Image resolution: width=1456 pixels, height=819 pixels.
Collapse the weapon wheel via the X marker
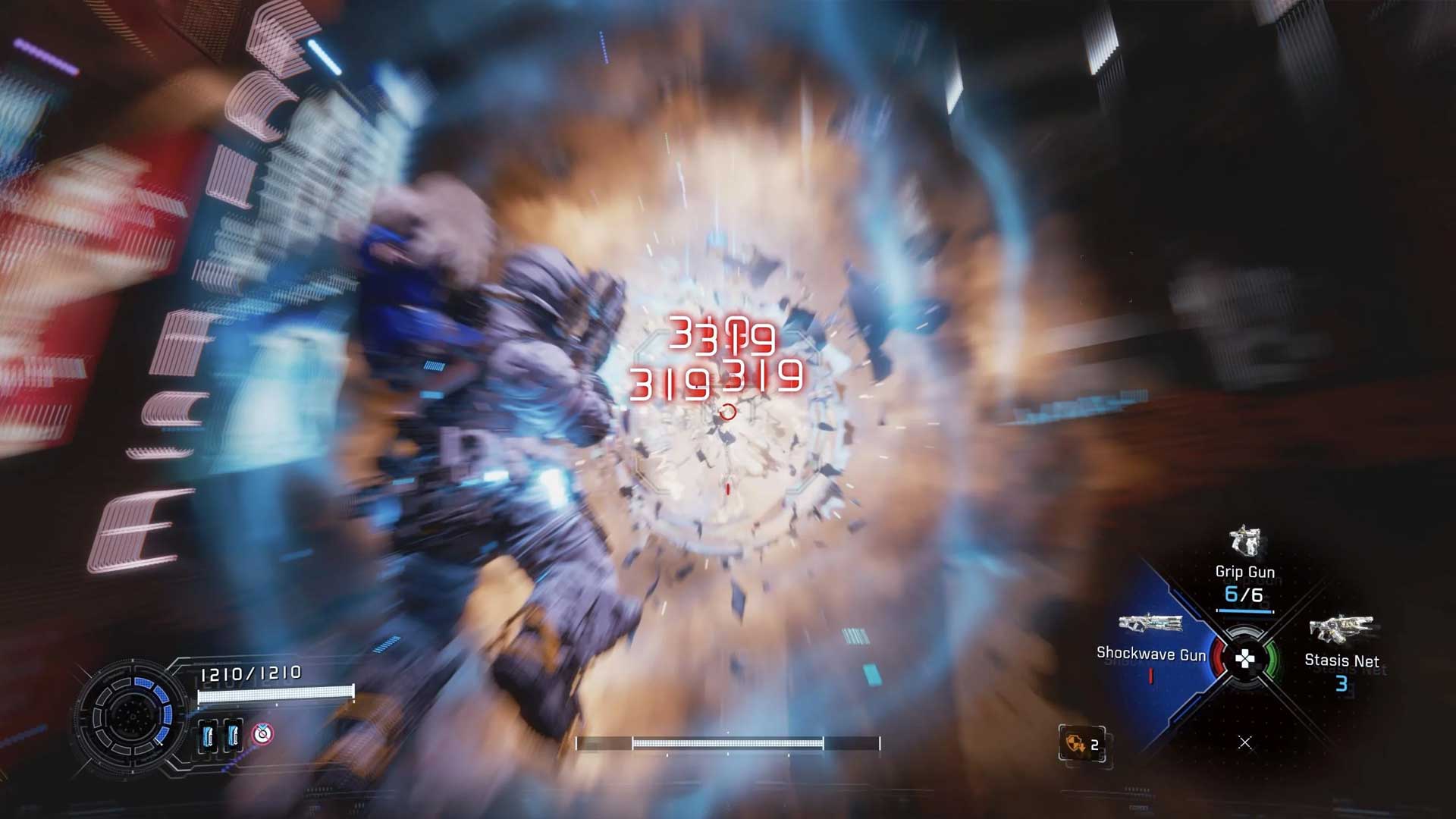[1245, 742]
